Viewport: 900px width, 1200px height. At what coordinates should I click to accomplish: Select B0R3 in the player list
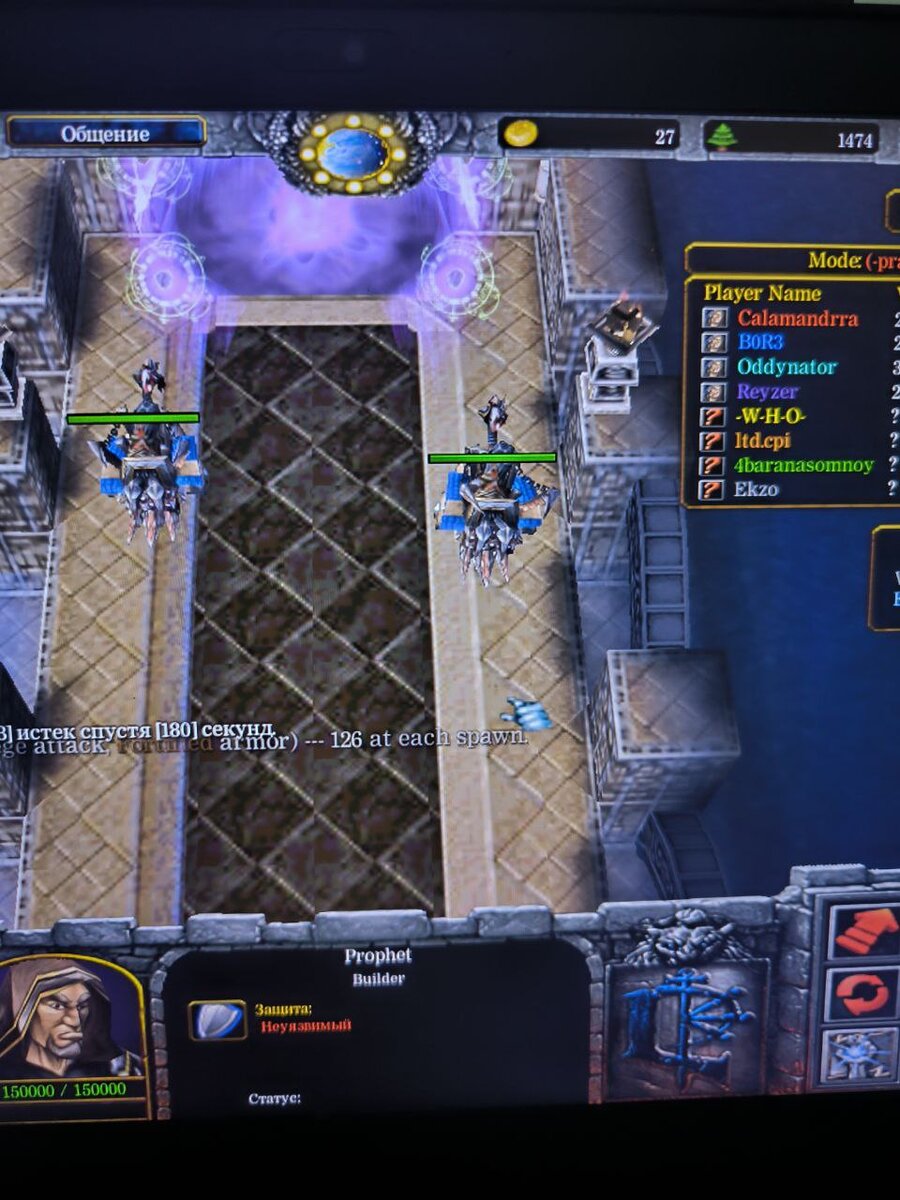point(760,342)
